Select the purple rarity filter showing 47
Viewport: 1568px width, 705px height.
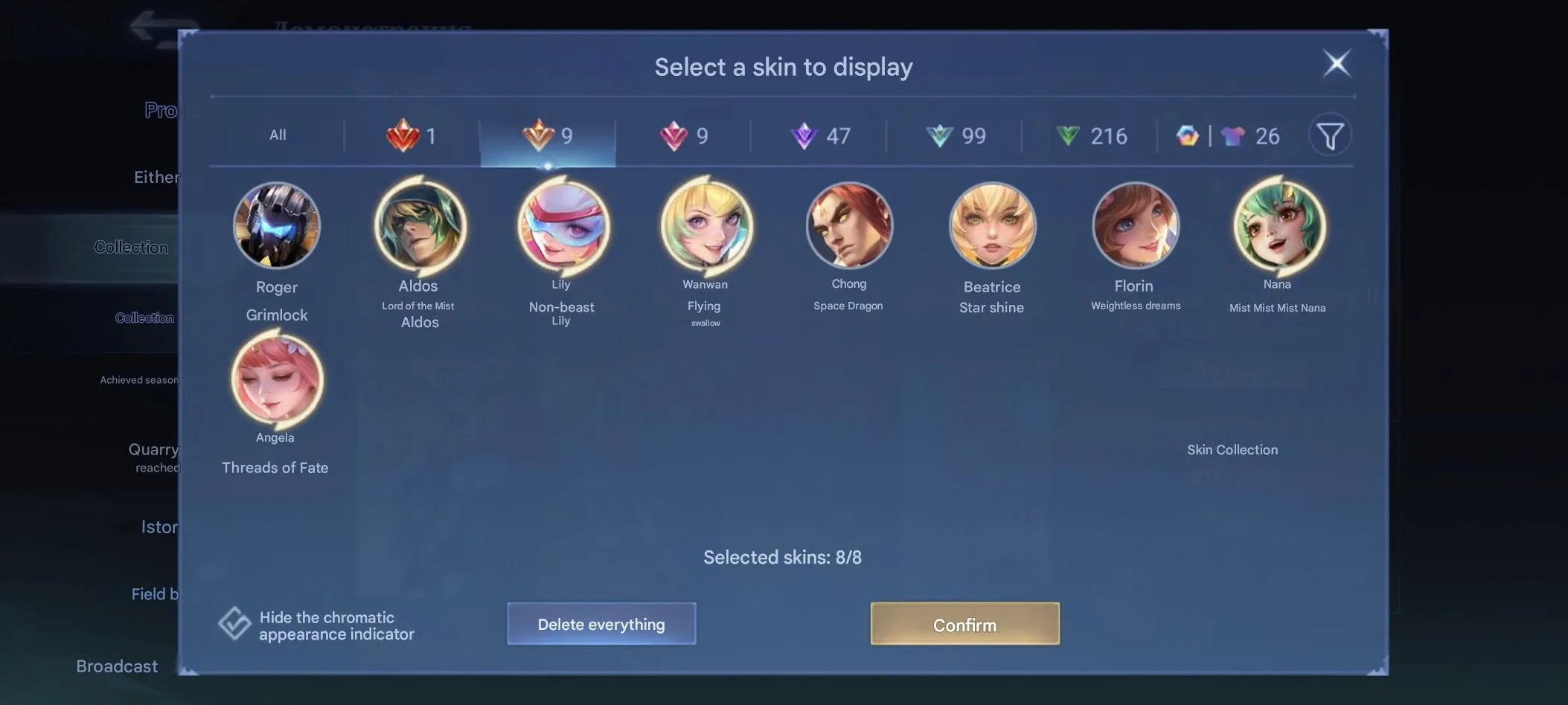click(819, 135)
